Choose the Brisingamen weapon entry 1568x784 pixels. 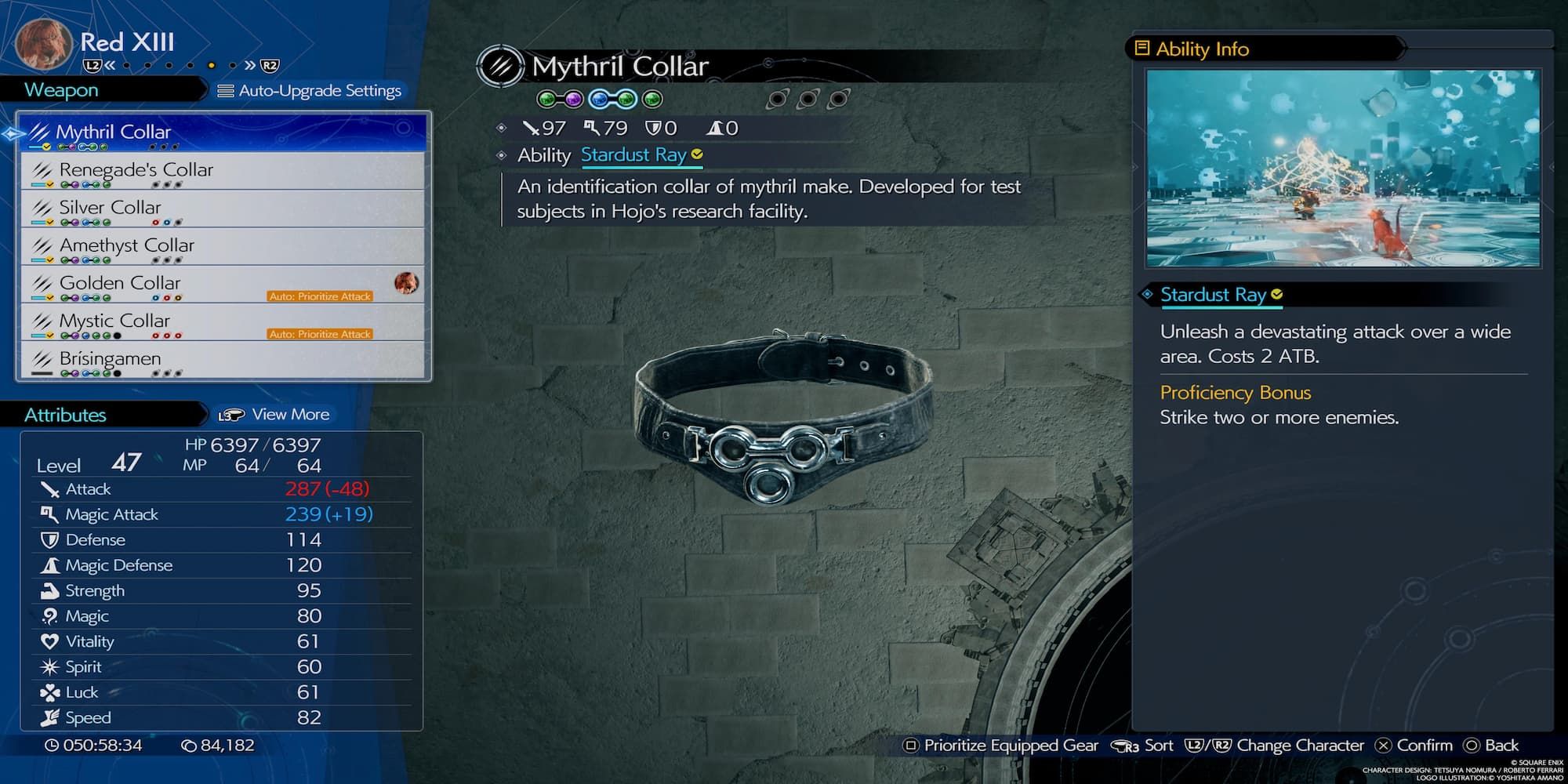coord(223,359)
